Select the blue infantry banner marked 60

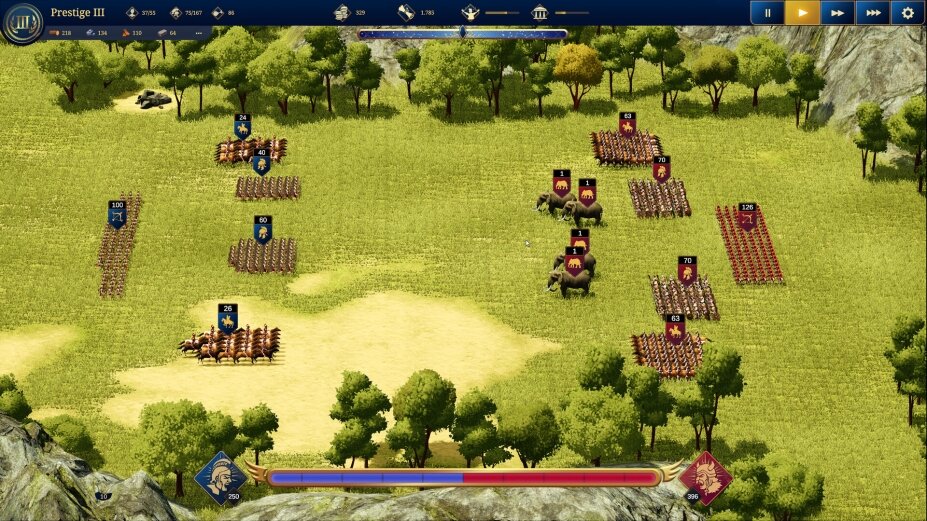(263, 229)
